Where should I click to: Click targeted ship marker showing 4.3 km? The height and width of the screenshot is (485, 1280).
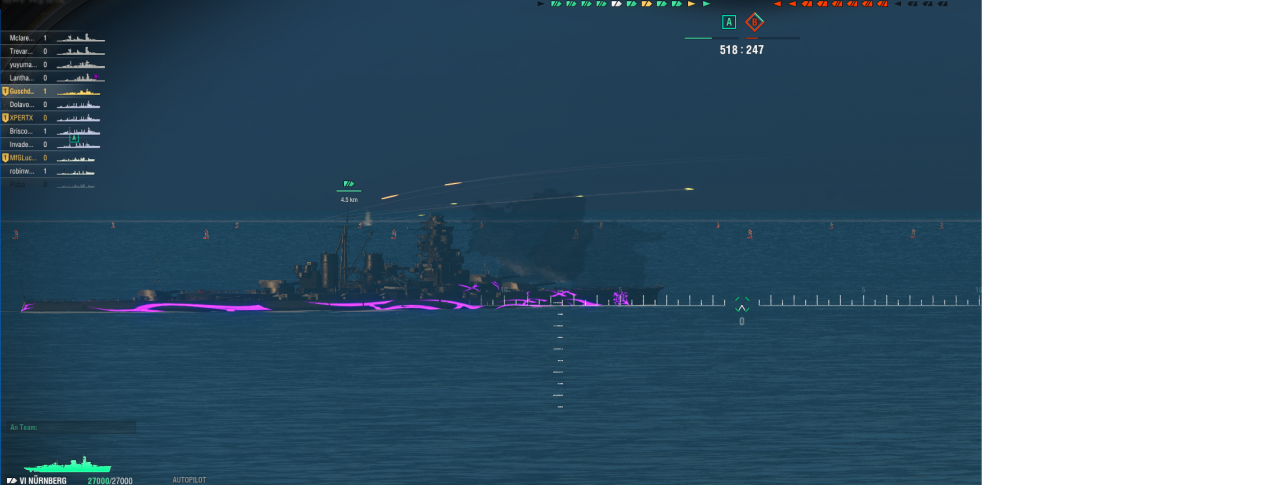[x=349, y=184]
